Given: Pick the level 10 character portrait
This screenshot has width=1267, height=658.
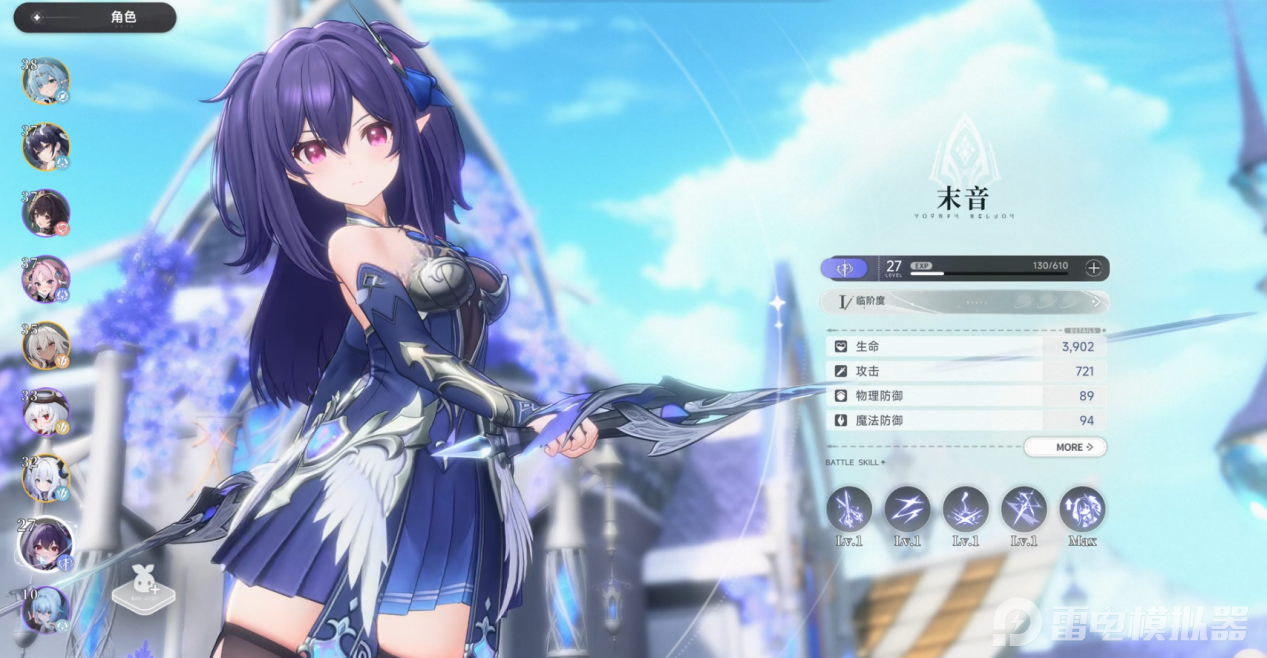Looking at the screenshot, I should (x=46, y=608).
